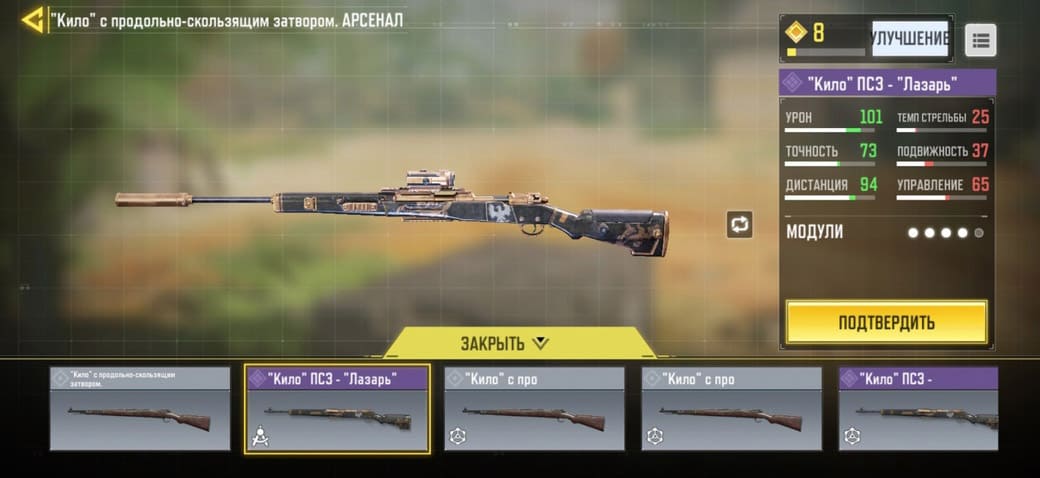Click the swap arrows icon beside the weapon
This screenshot has width=1040, height=478.
[x=739, y=224]
